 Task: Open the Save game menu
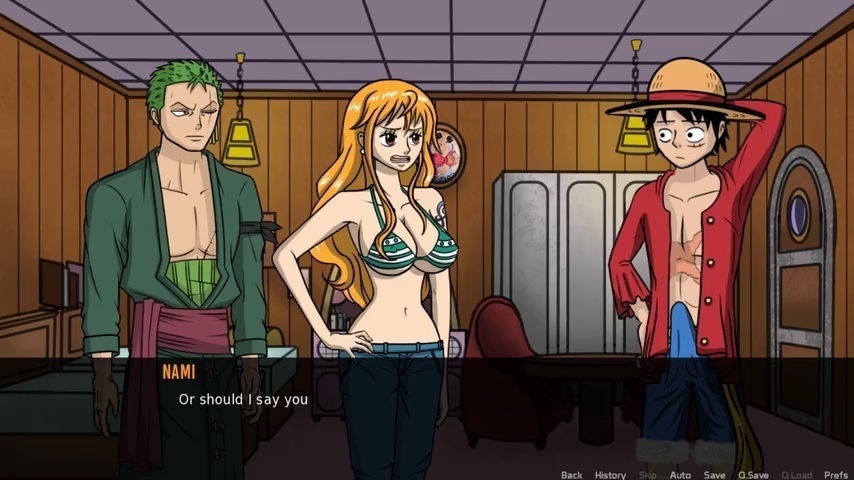pos(714,475)
